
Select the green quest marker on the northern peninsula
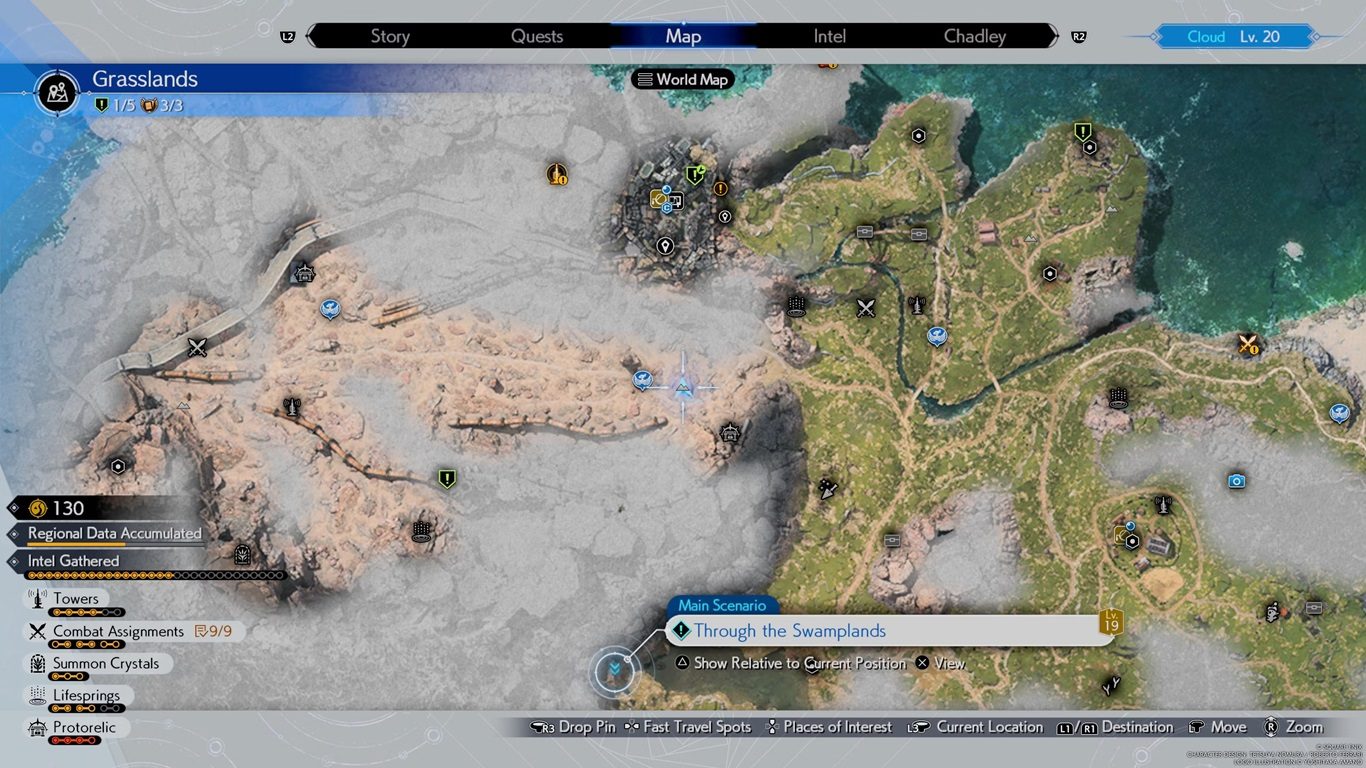[x=1082, y=131]
